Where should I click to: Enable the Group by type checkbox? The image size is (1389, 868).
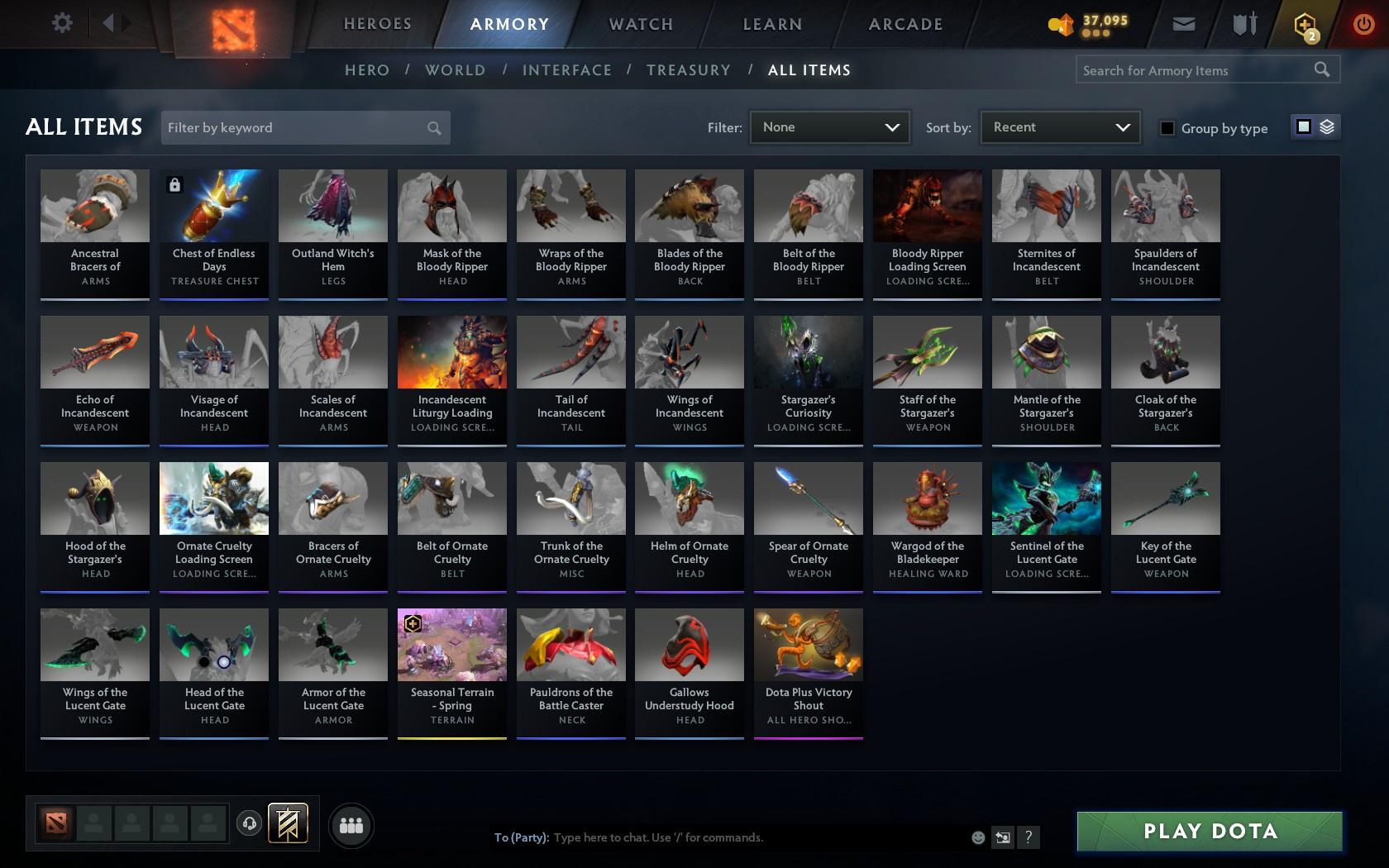tap(1166, 128)
